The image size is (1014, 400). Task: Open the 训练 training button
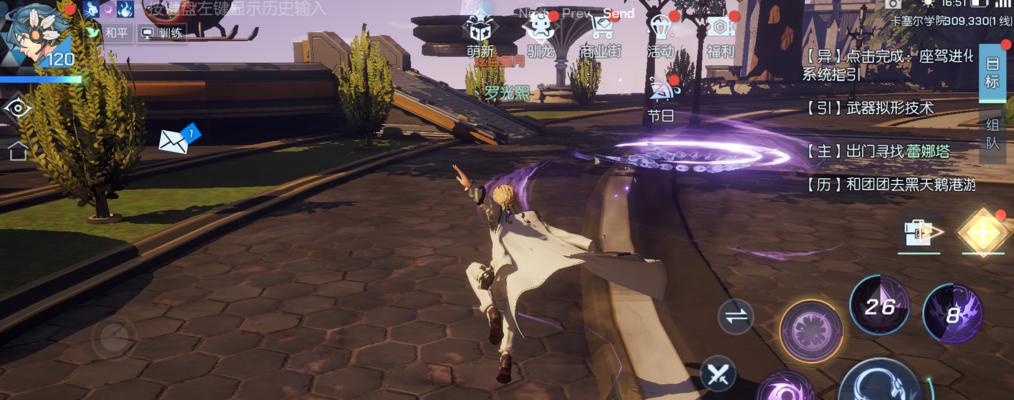click(162, 33)
